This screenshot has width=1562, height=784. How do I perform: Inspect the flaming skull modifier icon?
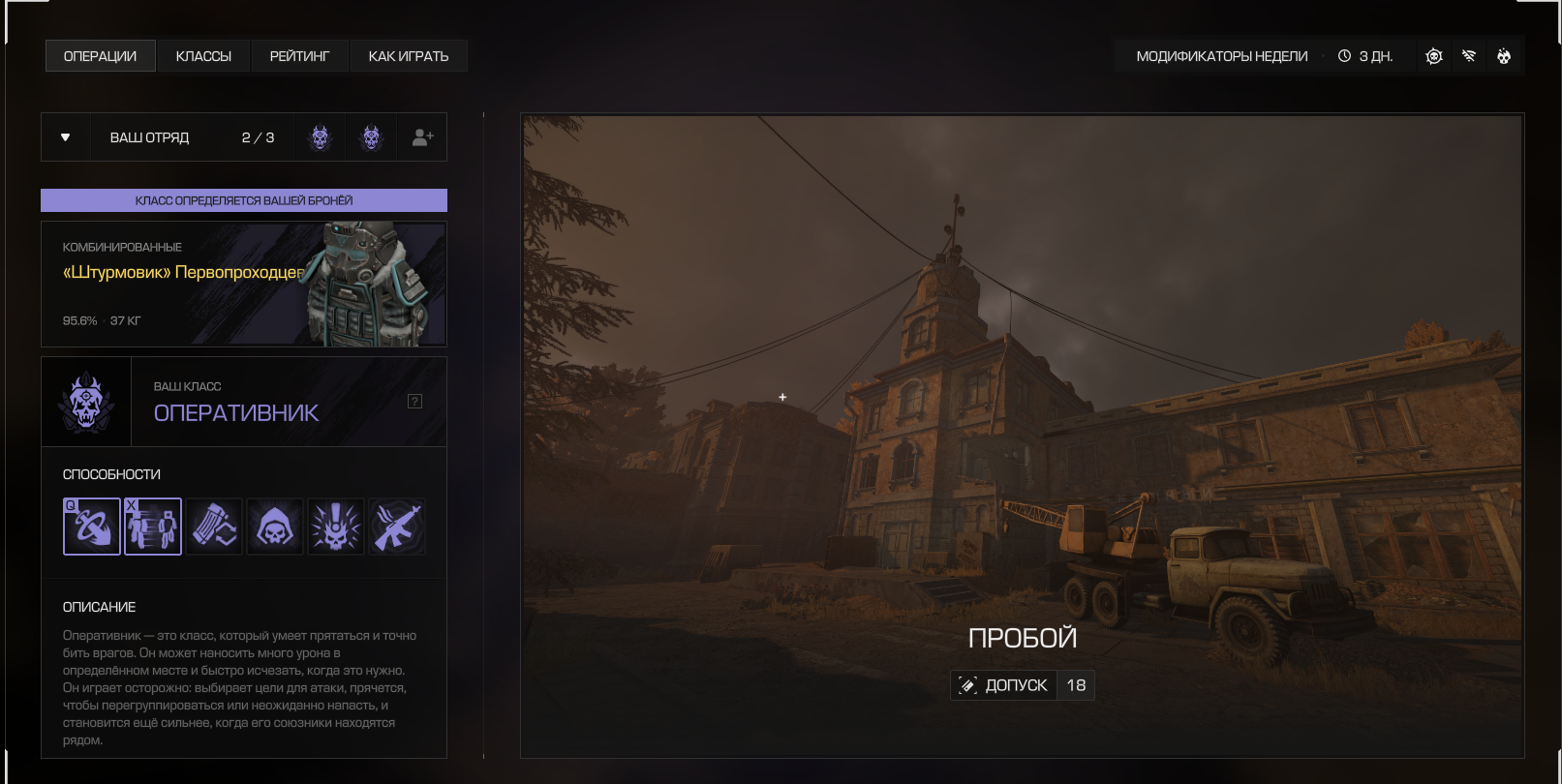1504,56
